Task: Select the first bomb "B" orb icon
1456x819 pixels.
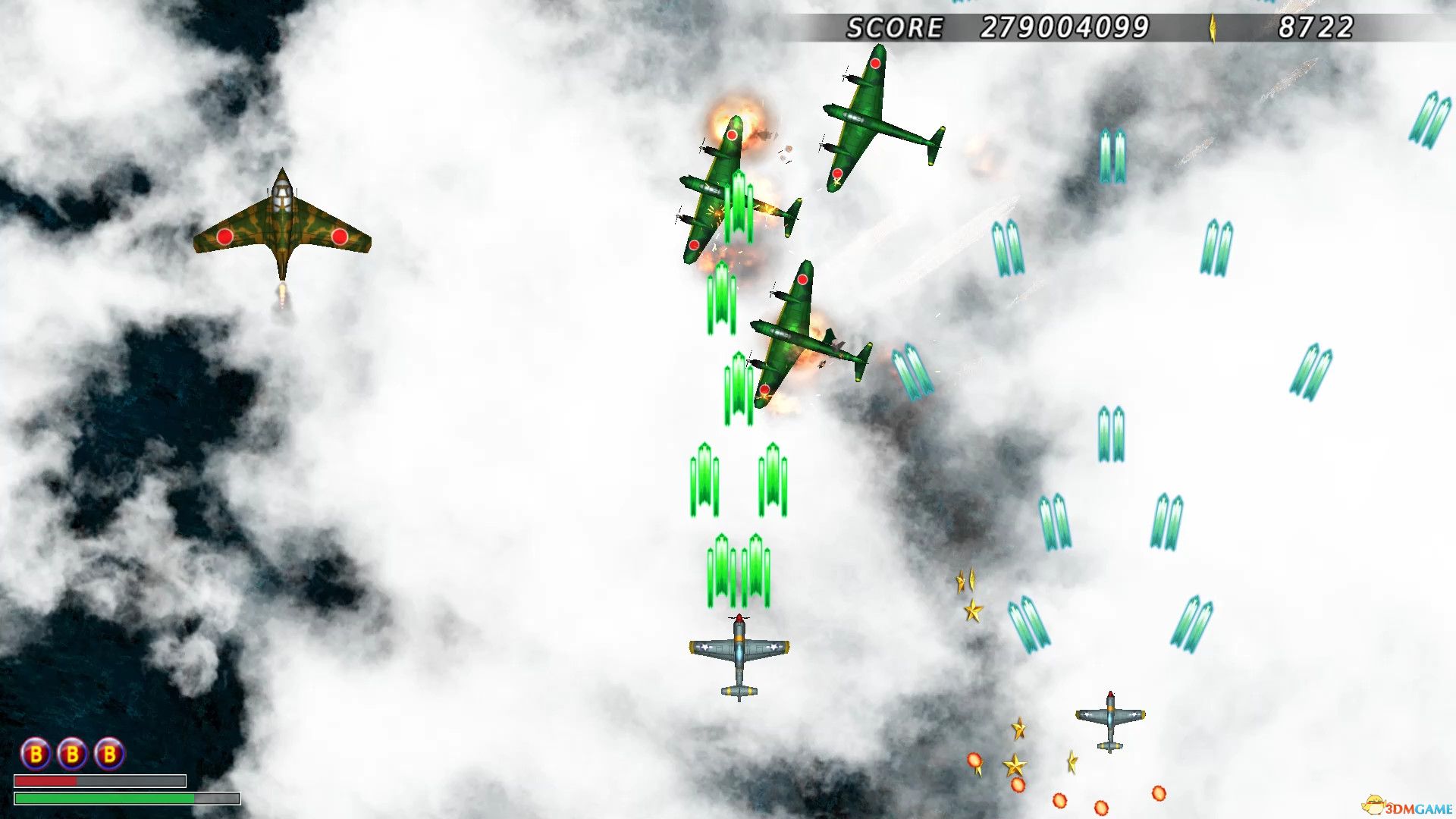Action: click(x=36, y=755)
